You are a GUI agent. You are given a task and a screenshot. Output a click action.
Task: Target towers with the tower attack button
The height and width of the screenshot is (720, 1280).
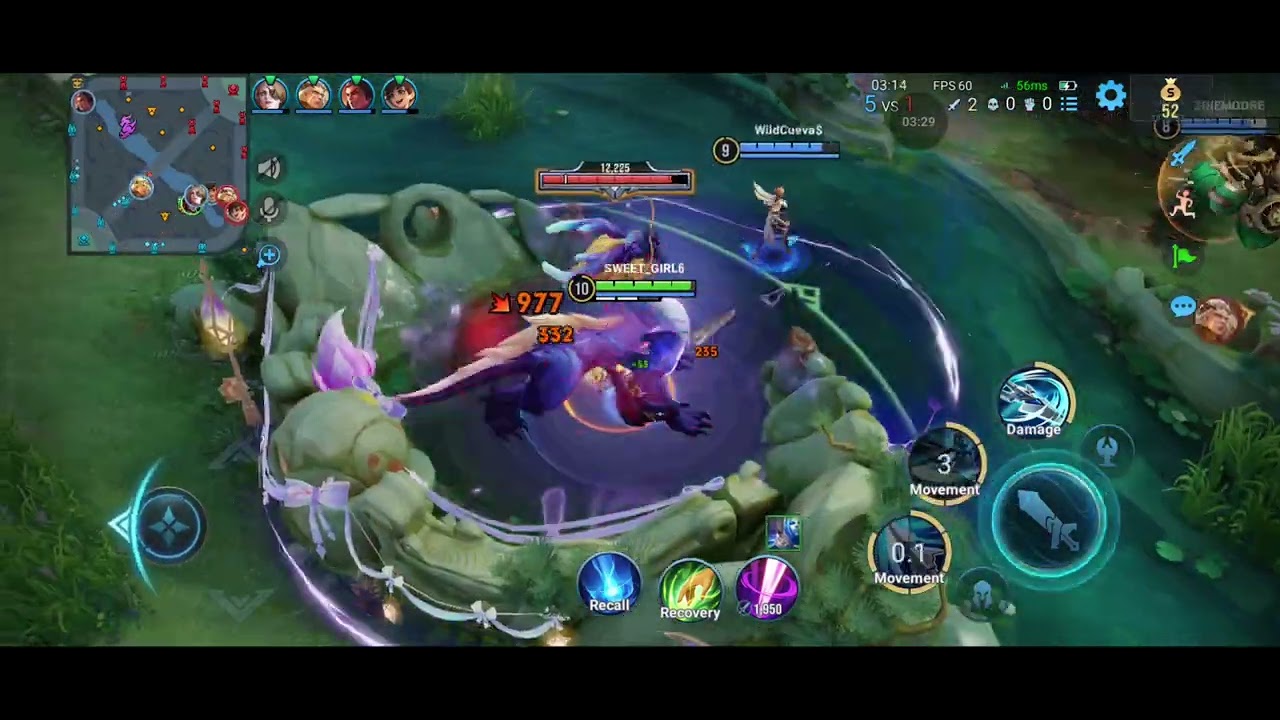pos(1107,449)
